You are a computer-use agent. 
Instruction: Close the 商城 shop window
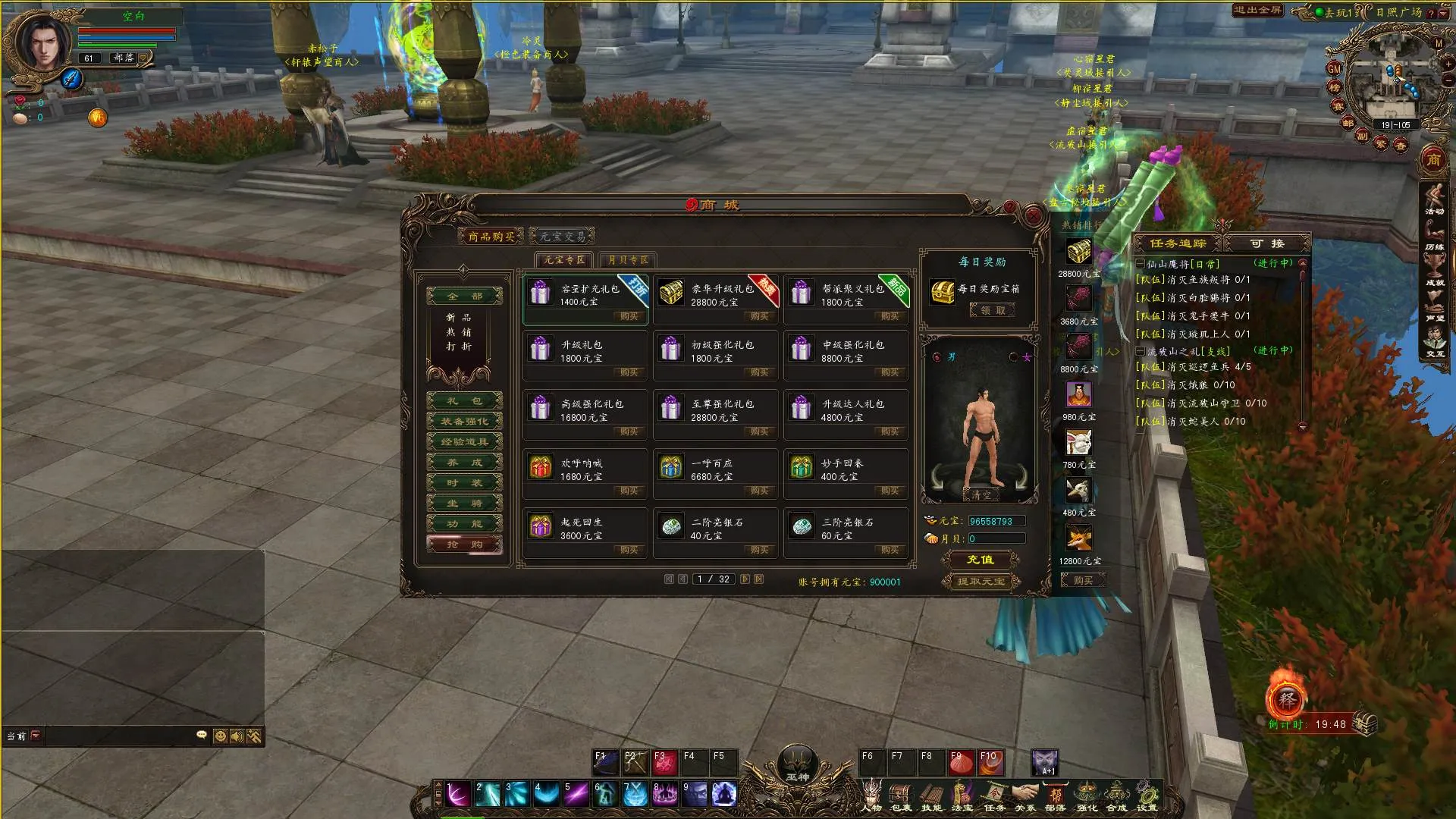(x=1033, y=216)
